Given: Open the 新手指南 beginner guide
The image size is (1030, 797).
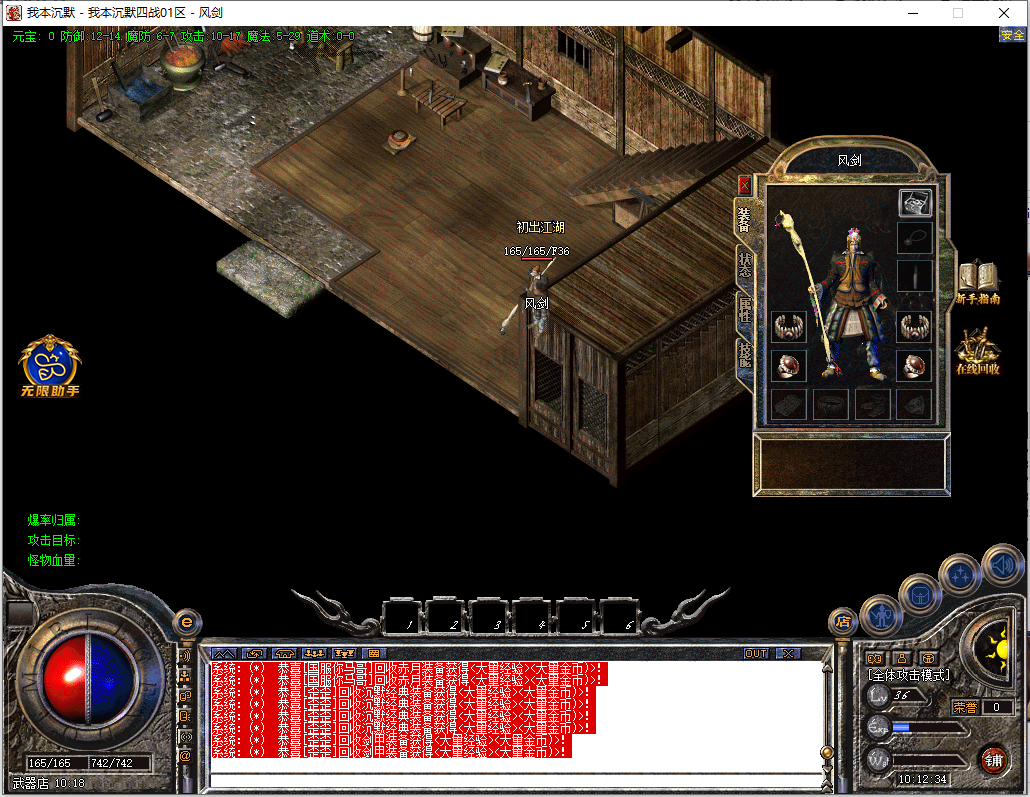Looking at the screenshot, I should click(979, 284).
